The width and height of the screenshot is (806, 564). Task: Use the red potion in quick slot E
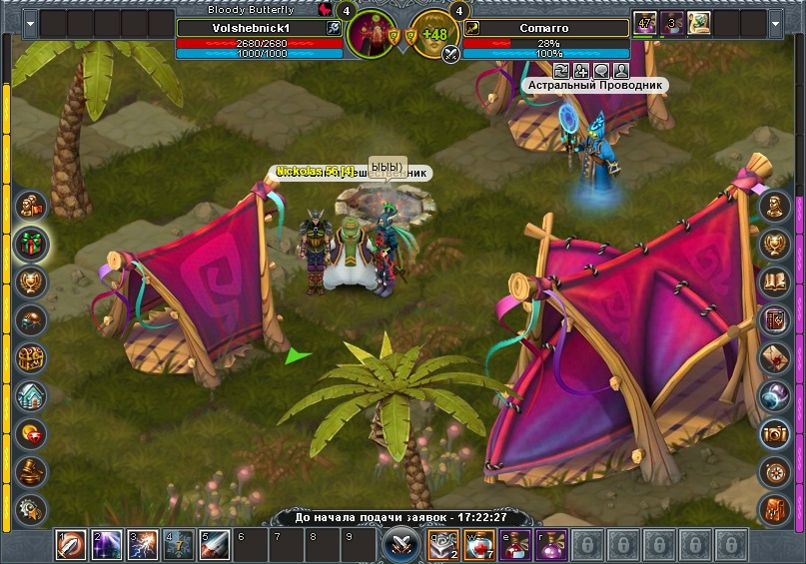[x=514, y=545]
